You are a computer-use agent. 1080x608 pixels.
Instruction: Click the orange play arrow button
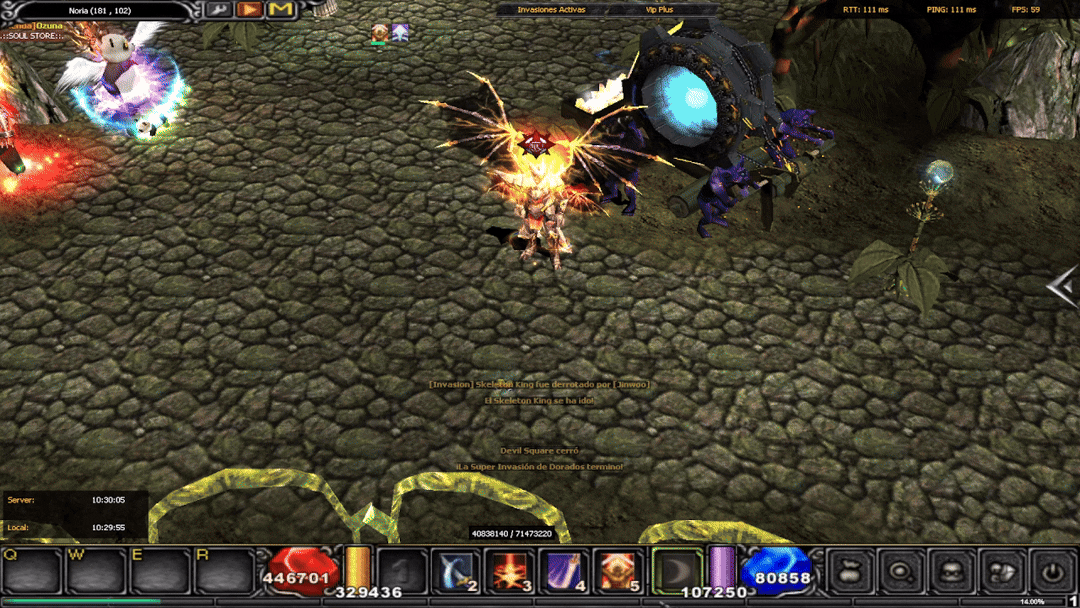point(250,10)
